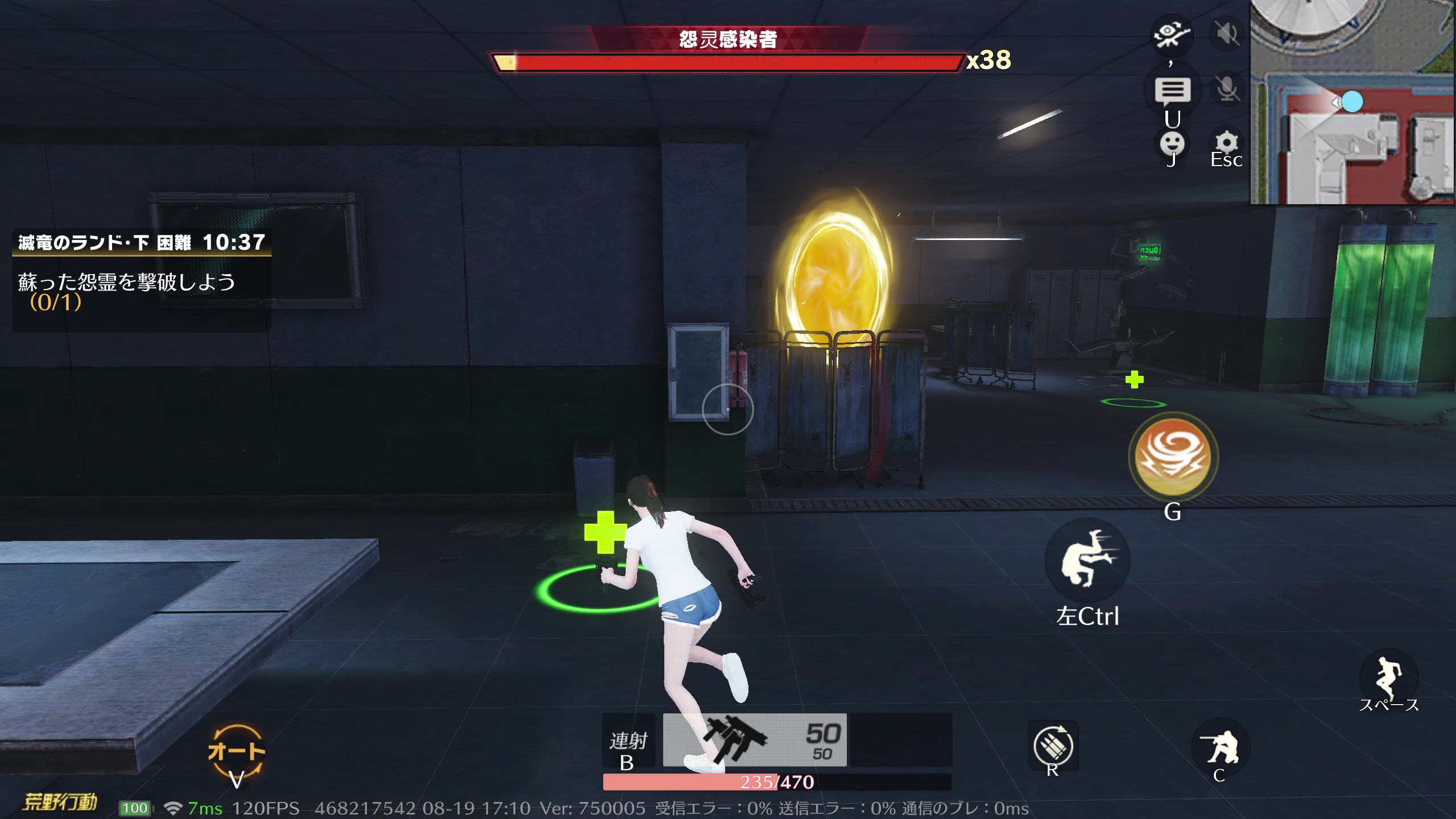This screenshot has width=1456, height=819.
Task: Toggle the オート auto-fire button
Action: pos(236,751)
